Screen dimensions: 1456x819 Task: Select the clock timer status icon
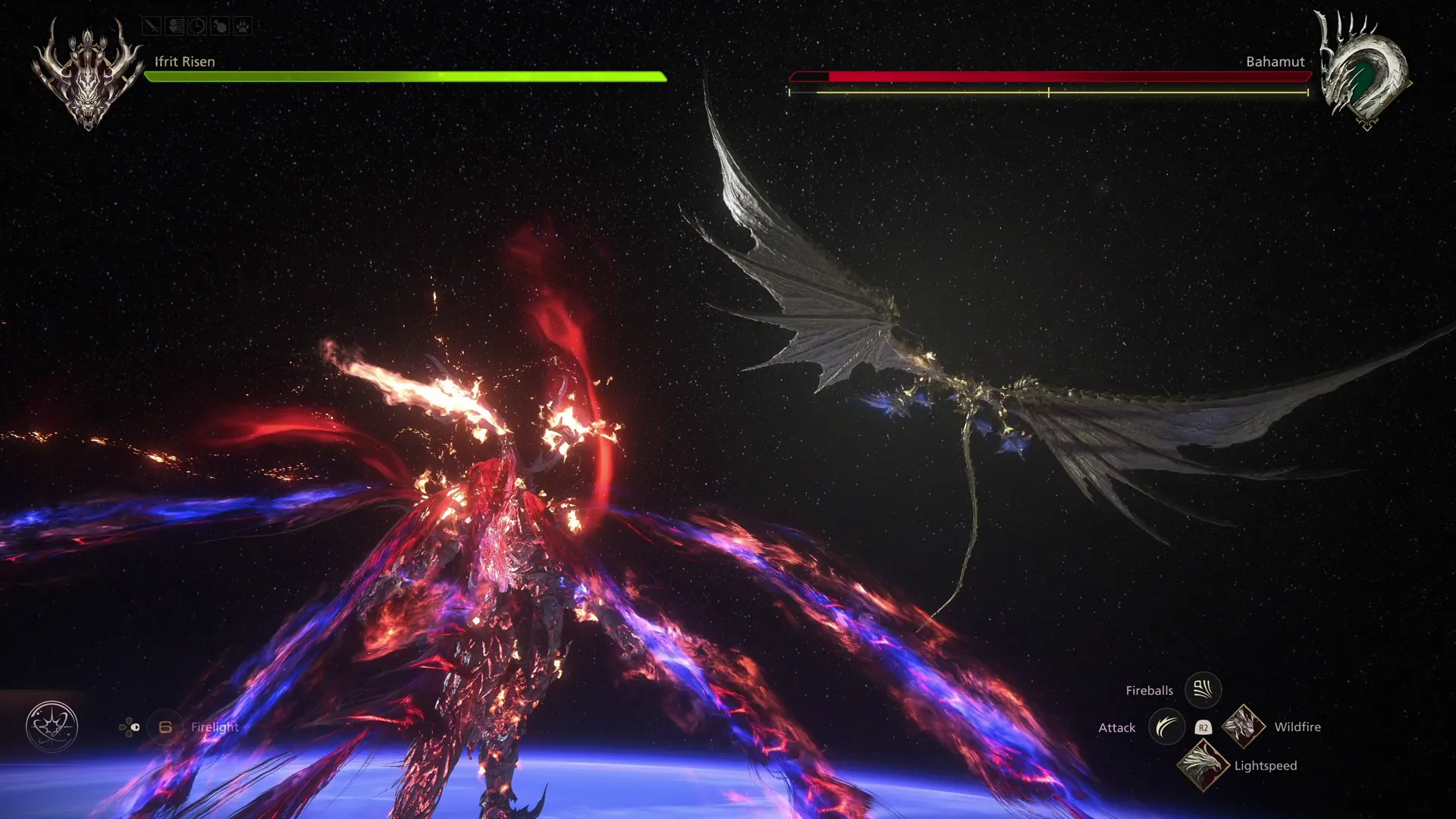[197, 26]
